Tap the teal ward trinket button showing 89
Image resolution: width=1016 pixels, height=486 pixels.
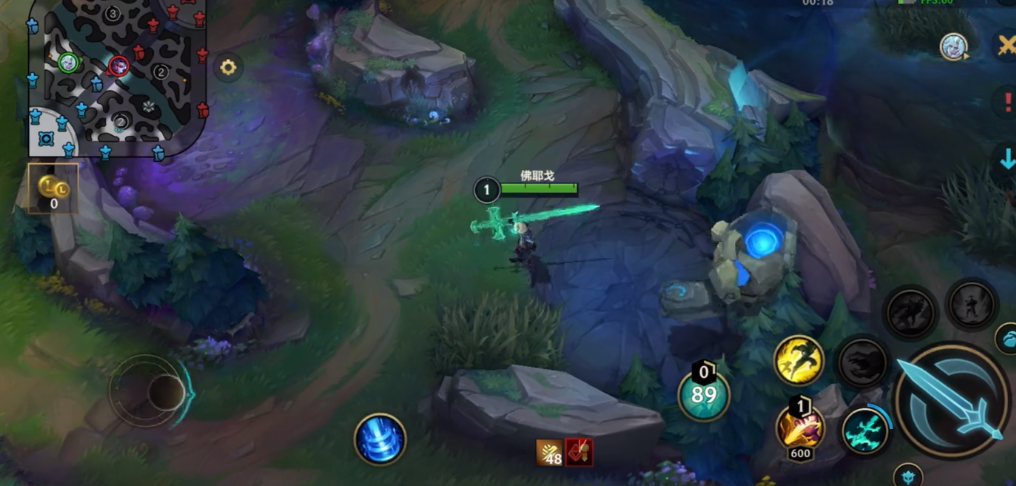click(x=704, y=394)
